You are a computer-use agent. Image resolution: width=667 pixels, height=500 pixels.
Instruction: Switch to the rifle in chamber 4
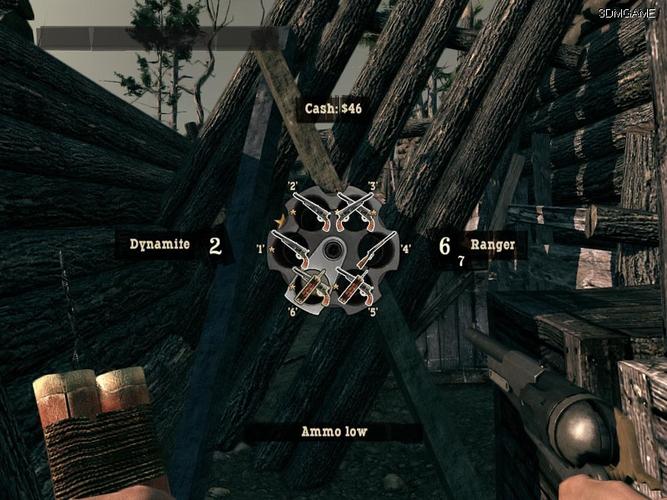coord(375,248)
